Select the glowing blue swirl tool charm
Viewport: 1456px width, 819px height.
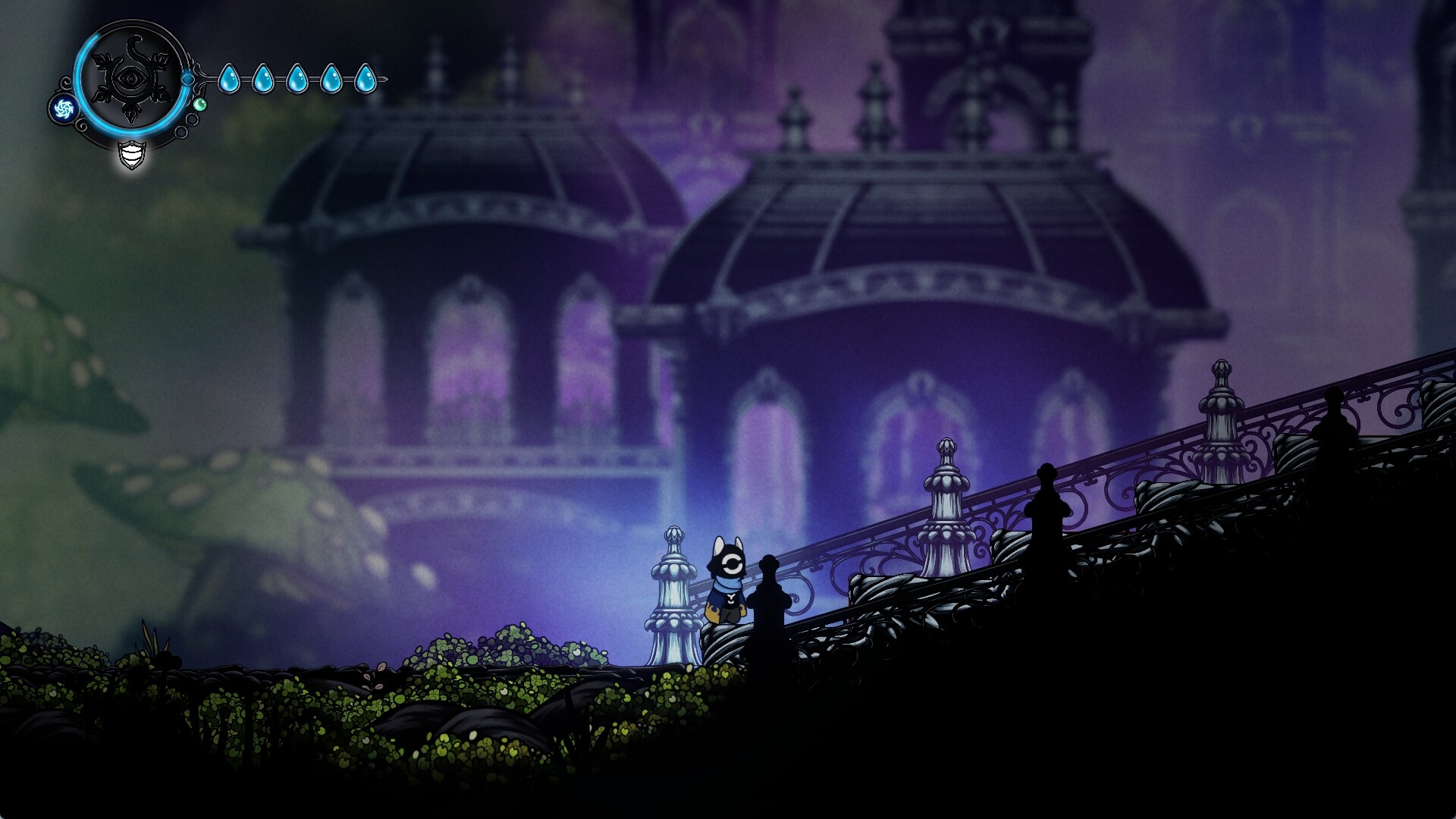point(64,108)
